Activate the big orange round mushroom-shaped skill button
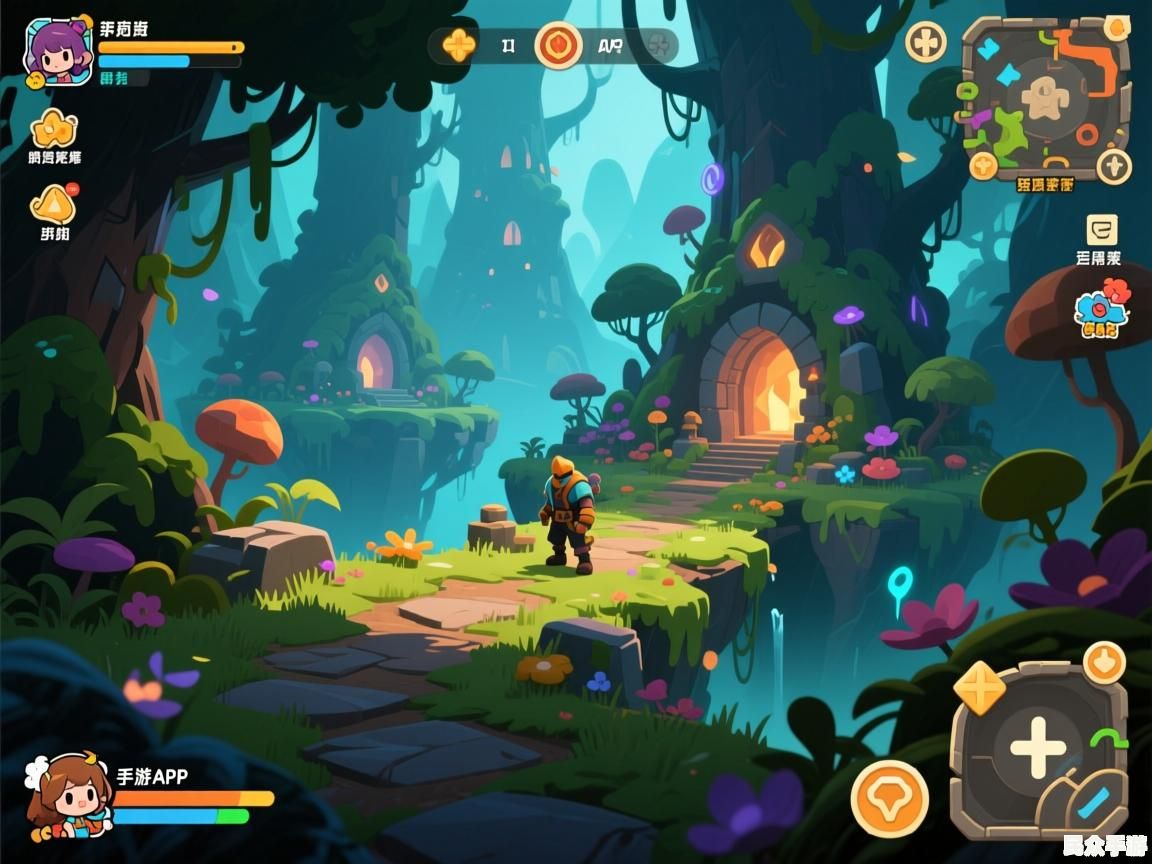This screenshot has width=1152, height=864. (889, 799)
